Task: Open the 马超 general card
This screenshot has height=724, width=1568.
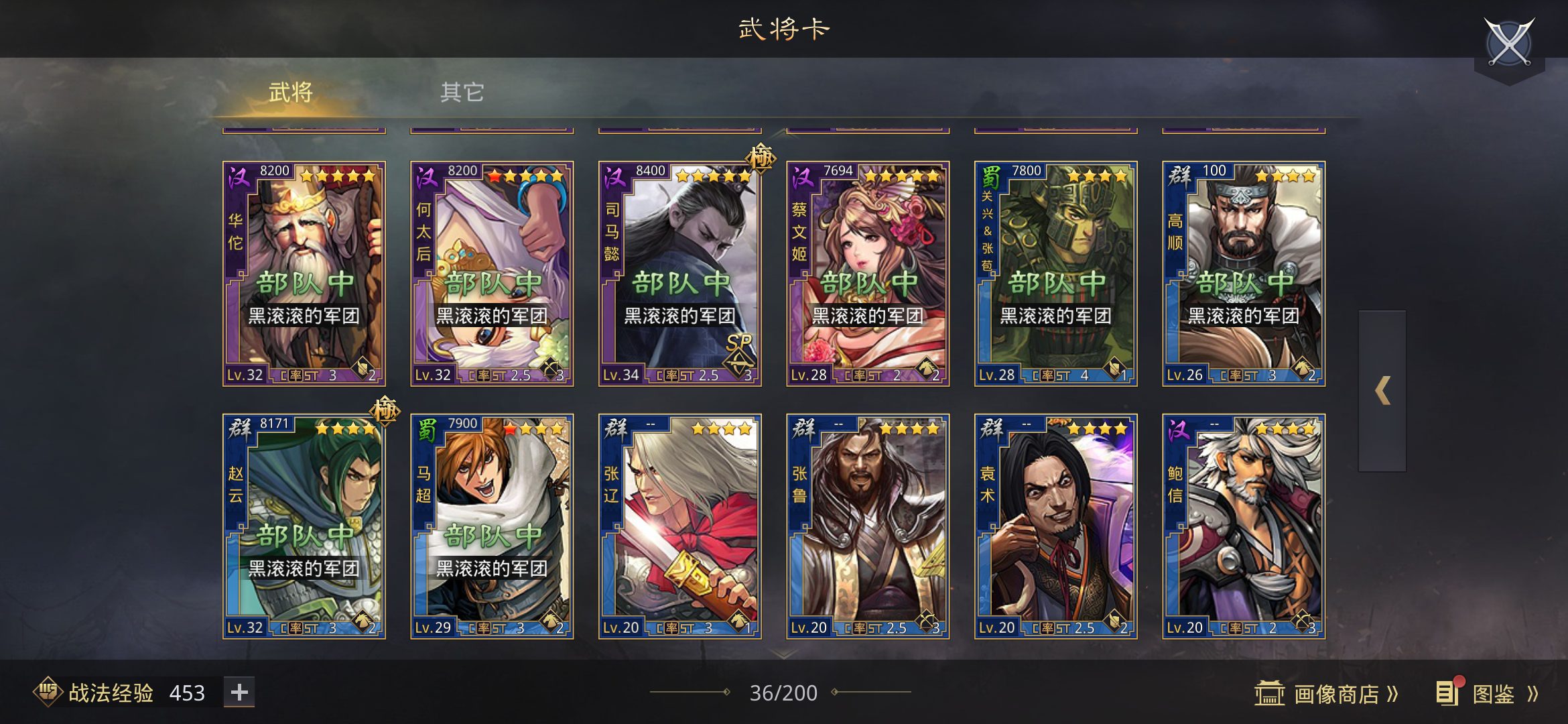Action: pyautogui.click(x=492, y=526)
